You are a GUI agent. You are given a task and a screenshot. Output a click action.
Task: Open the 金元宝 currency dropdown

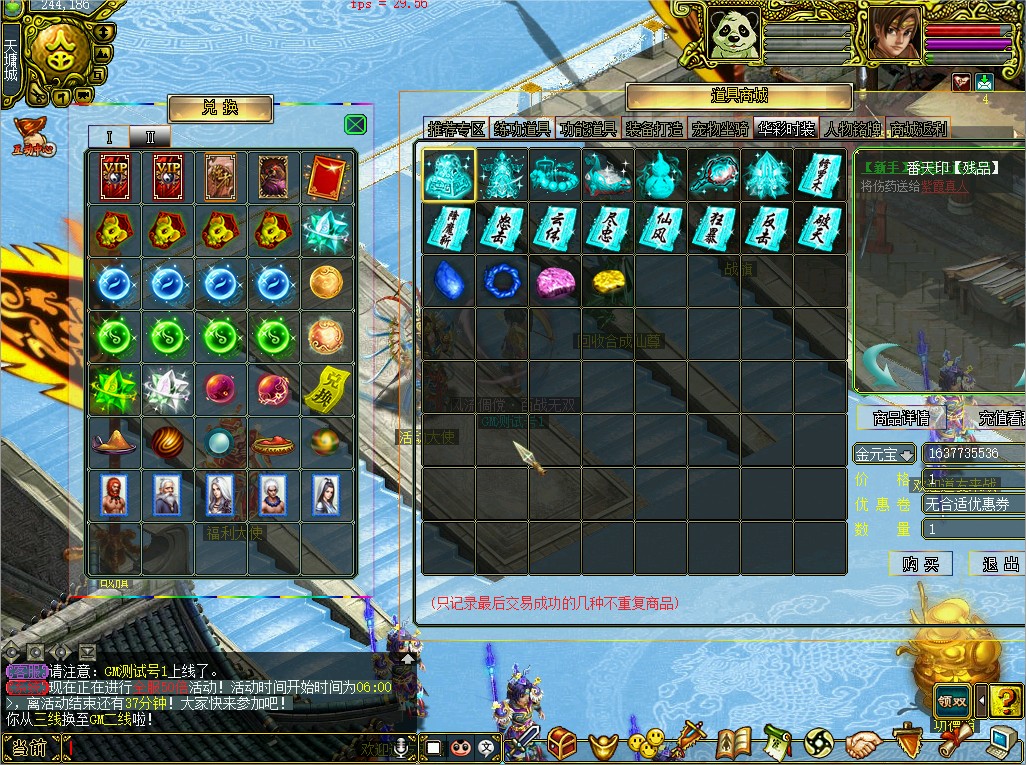pyautogui.click(x=883, y=454)
